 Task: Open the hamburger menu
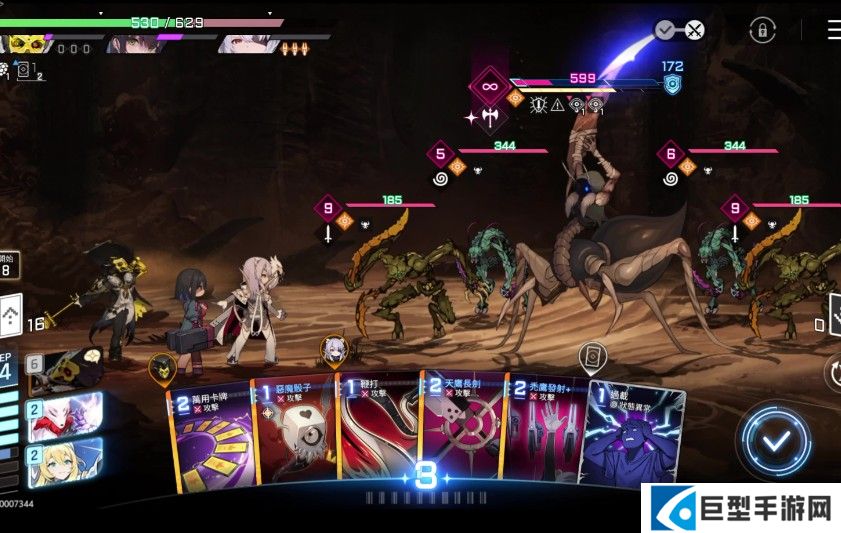click(x=833, y=31)
